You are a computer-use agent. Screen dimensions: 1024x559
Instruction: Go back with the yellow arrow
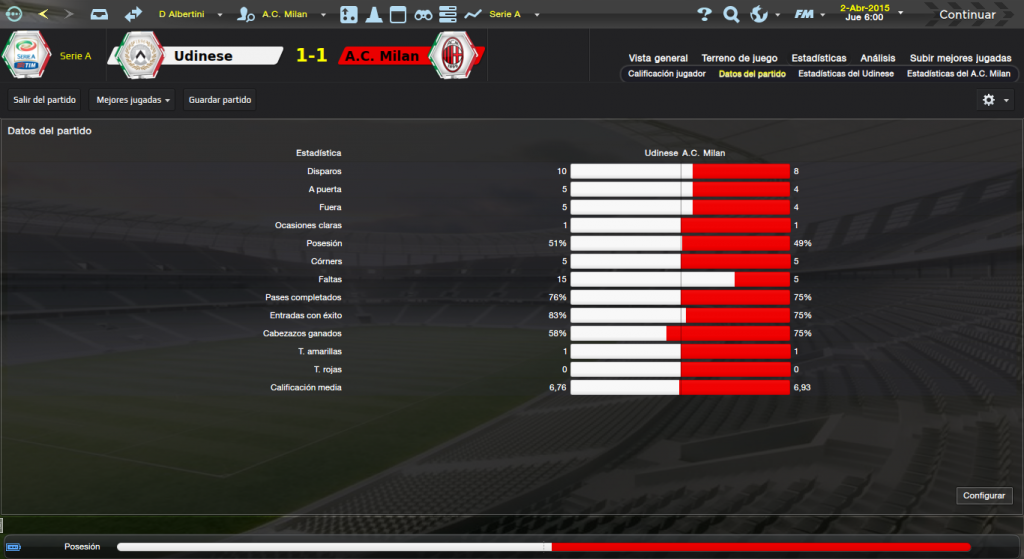point(43,15)
